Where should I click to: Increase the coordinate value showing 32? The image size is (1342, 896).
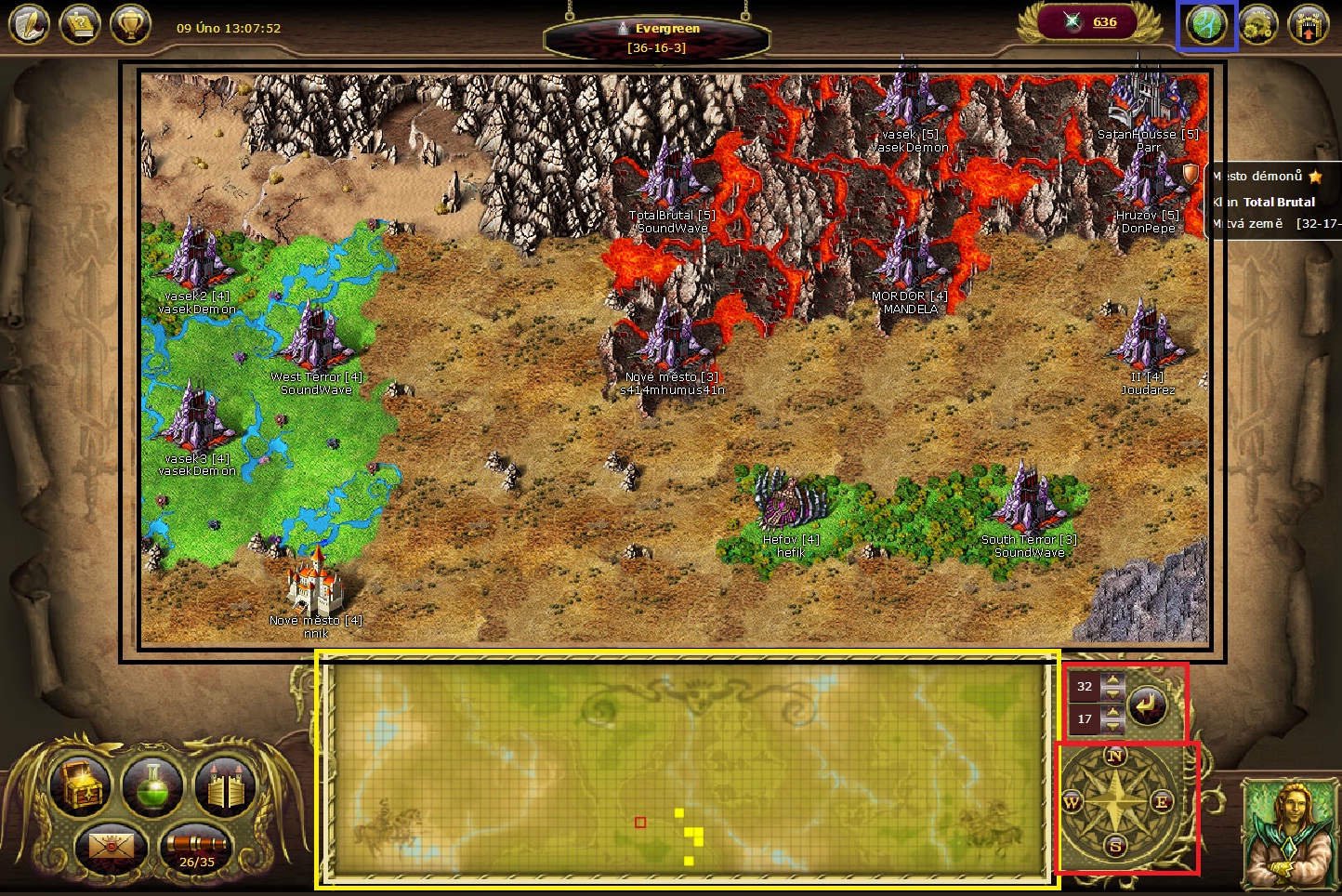1112,679
